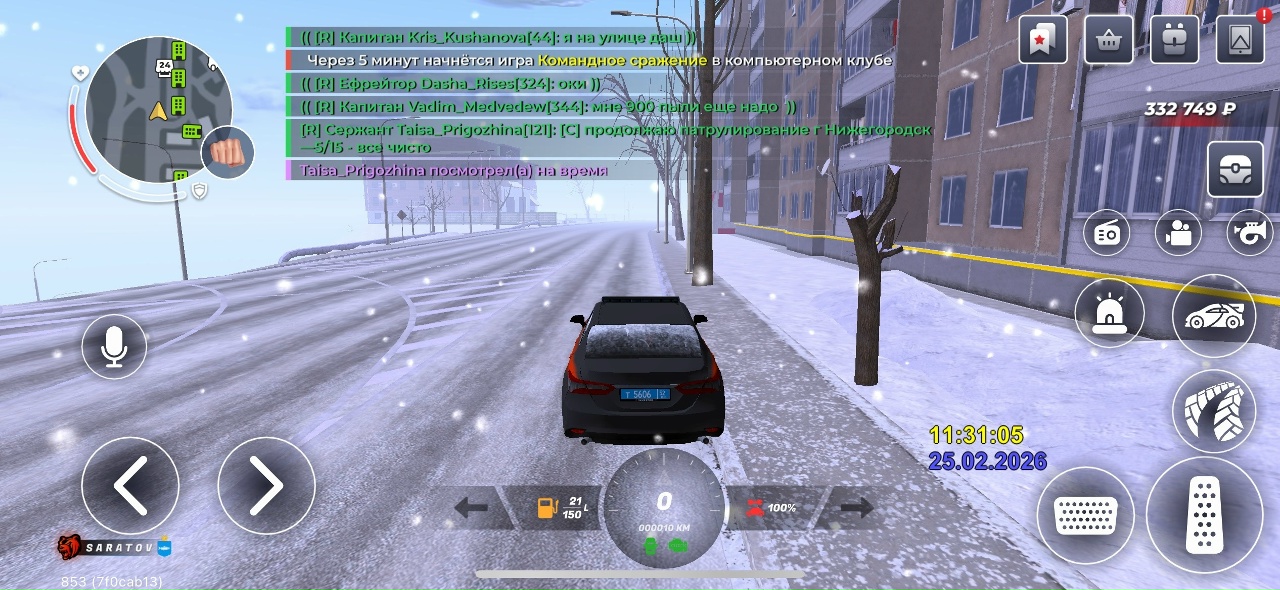
Task: Activate the police siren light
Action: (1109, 314)
